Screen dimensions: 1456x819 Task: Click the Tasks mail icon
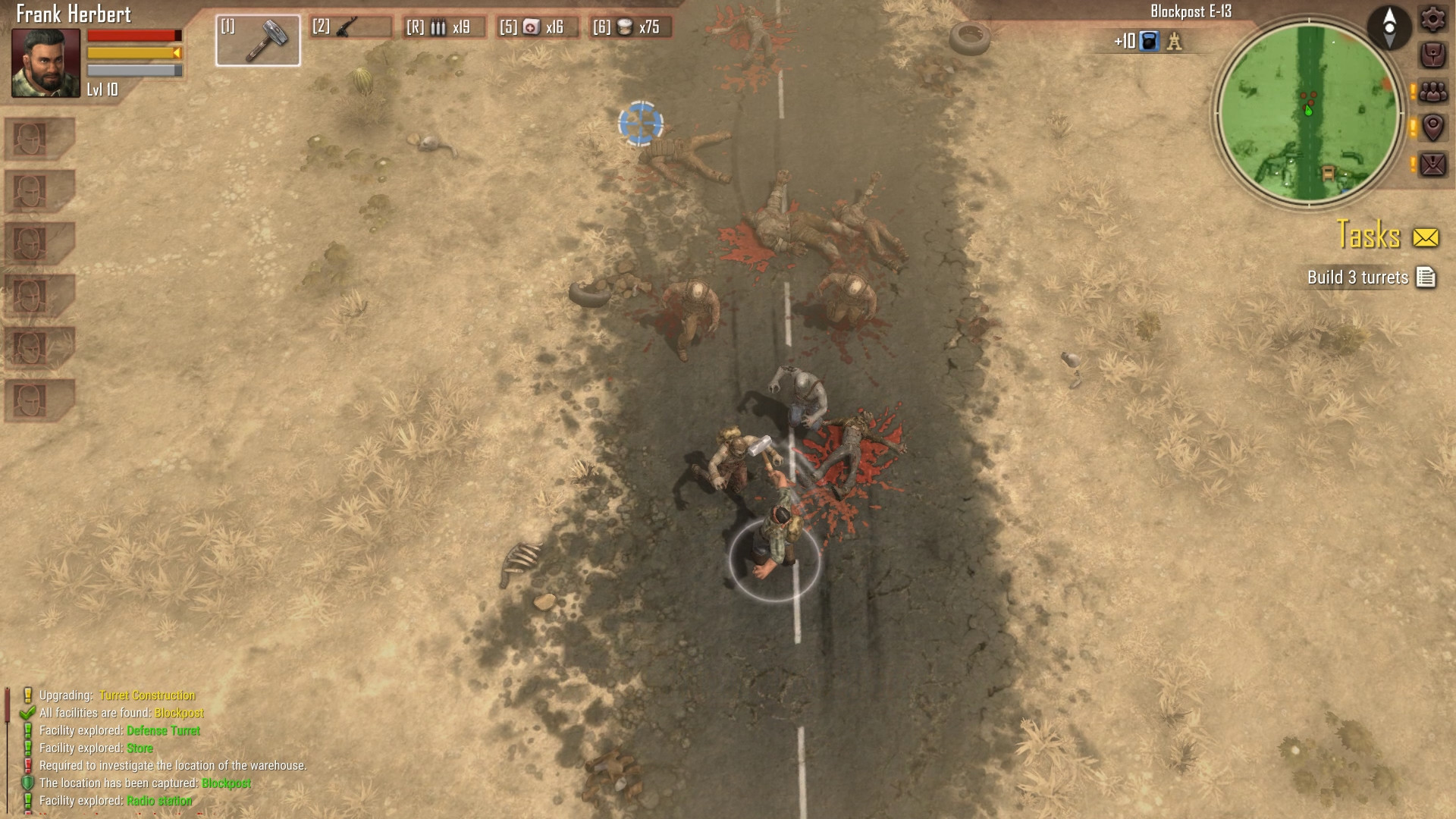pos(1426,237)
